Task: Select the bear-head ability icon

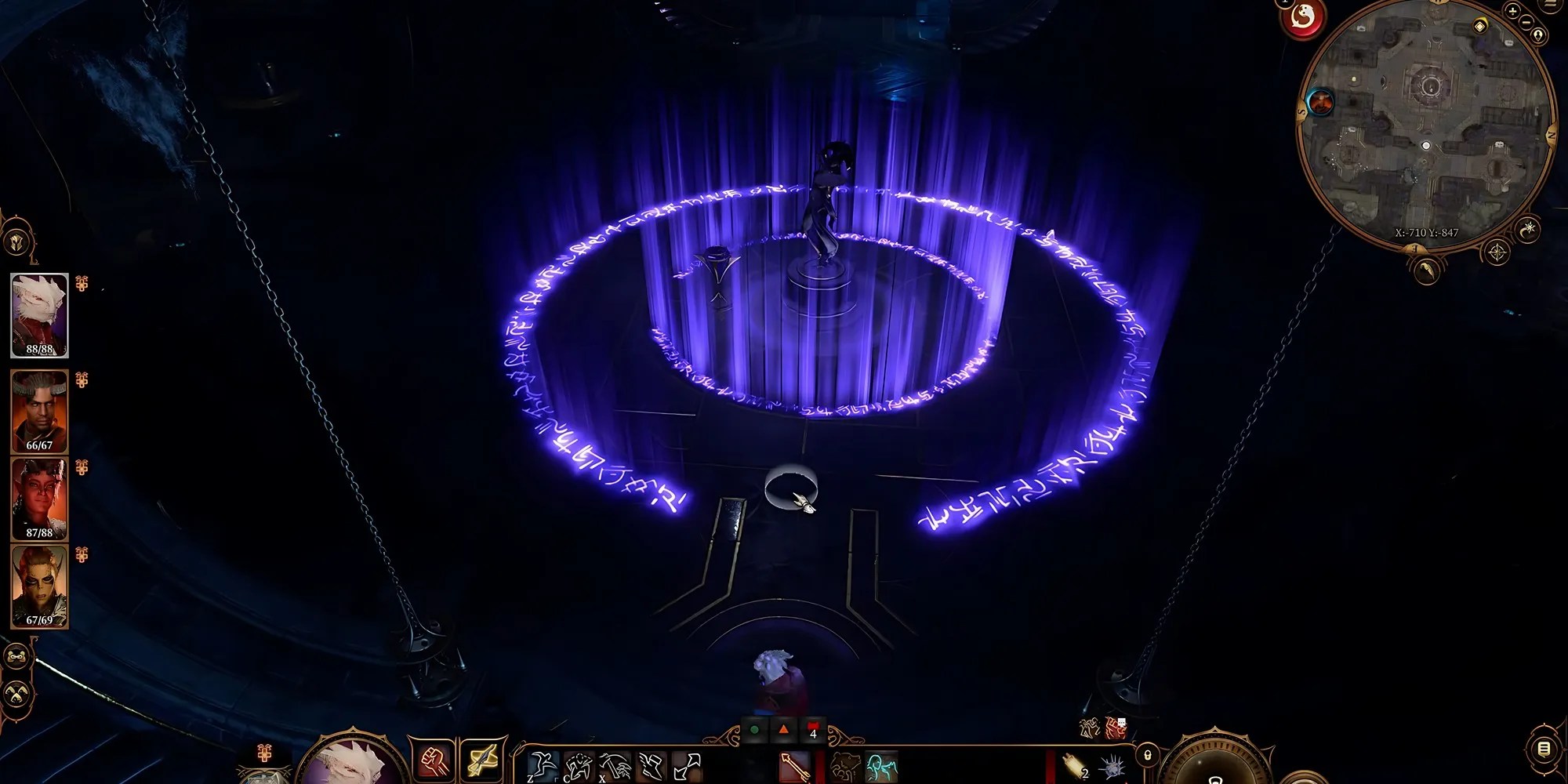Action: click(845, 764)
